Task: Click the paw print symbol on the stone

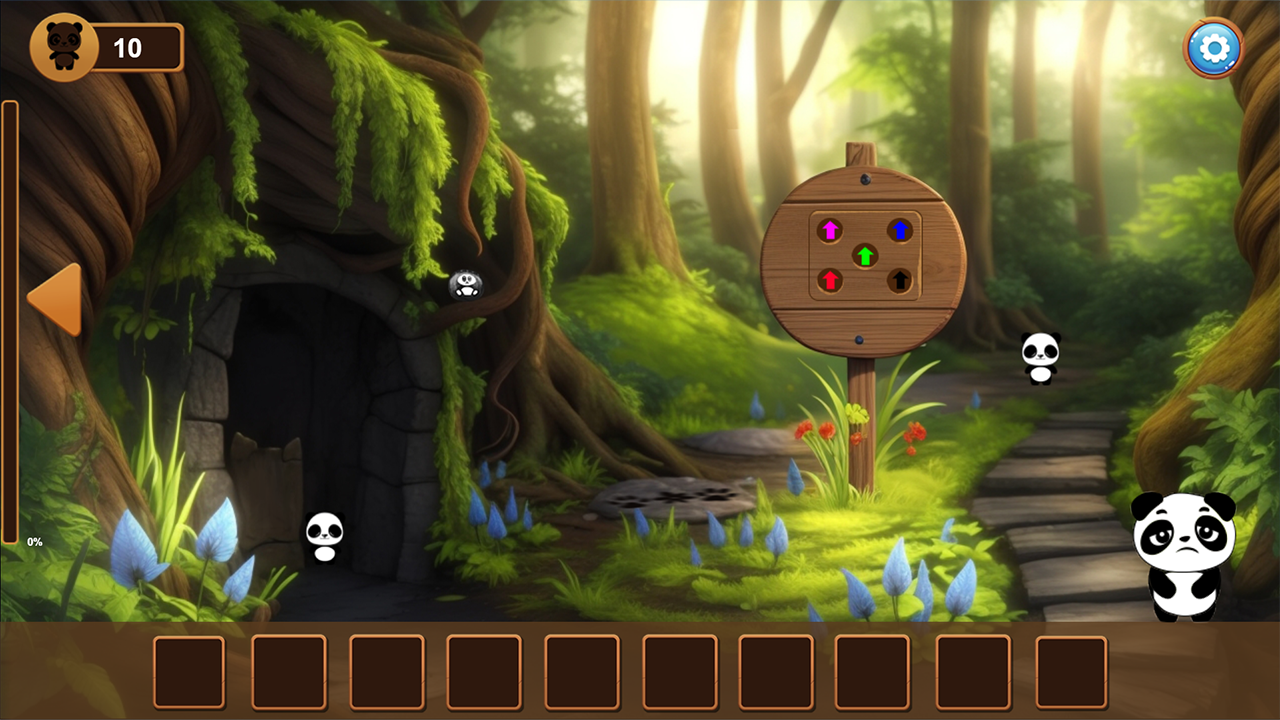Action: coord(670,495)
